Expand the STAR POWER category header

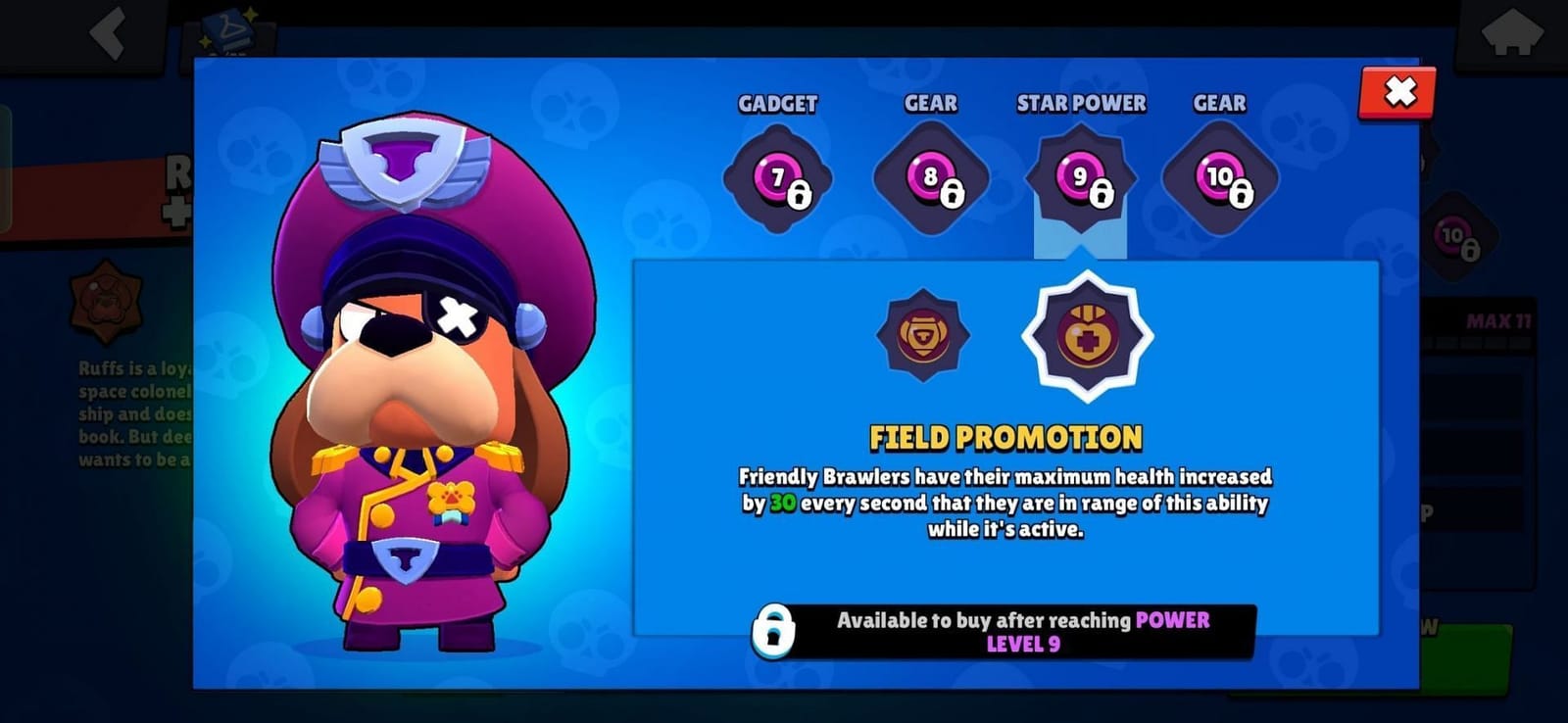click(1081, 104)
